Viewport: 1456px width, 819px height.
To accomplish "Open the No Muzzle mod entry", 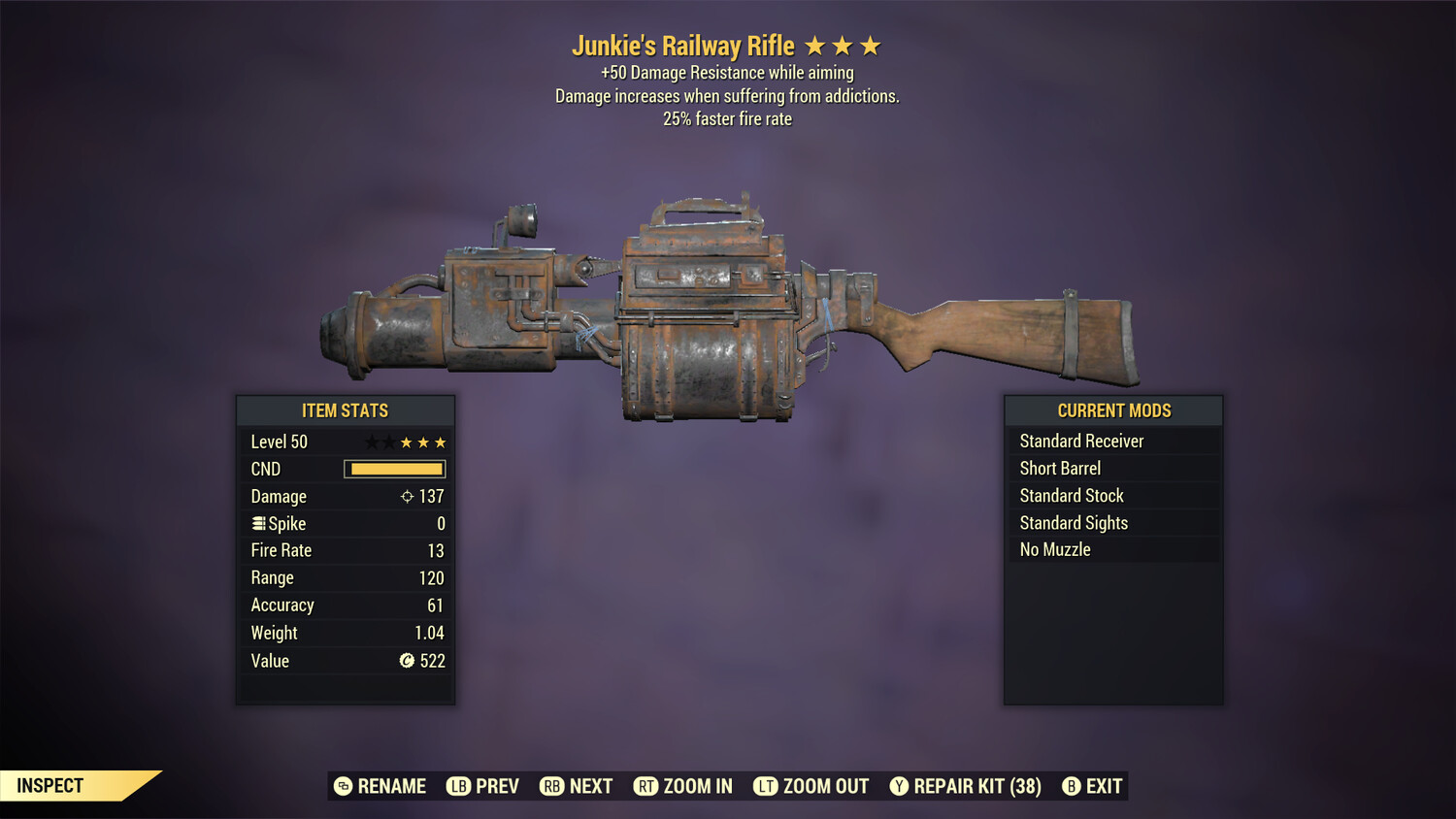I will click(x=1053, y=549).
